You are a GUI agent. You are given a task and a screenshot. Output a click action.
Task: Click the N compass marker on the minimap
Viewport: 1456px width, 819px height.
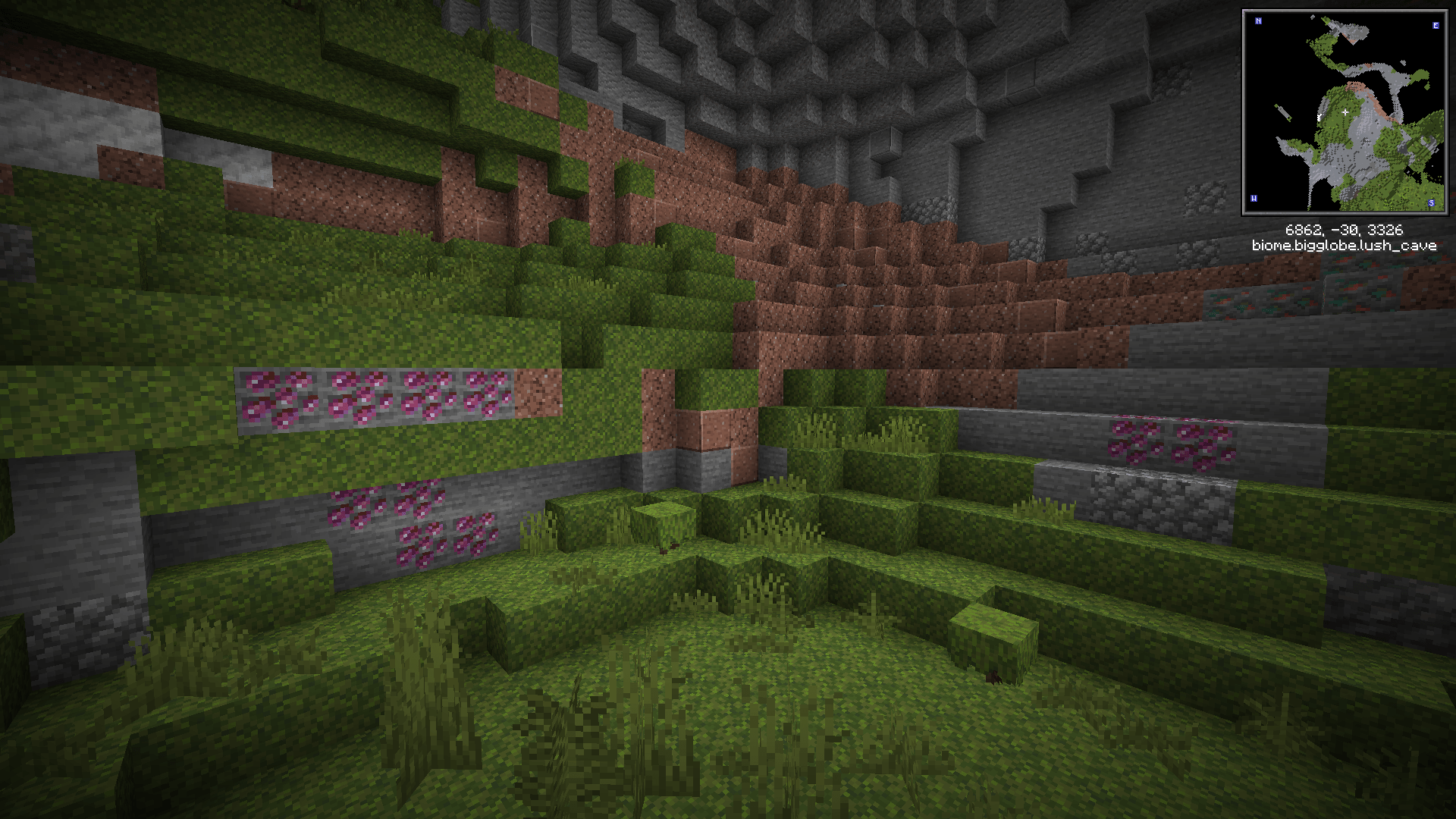[x=1259, y=21]
